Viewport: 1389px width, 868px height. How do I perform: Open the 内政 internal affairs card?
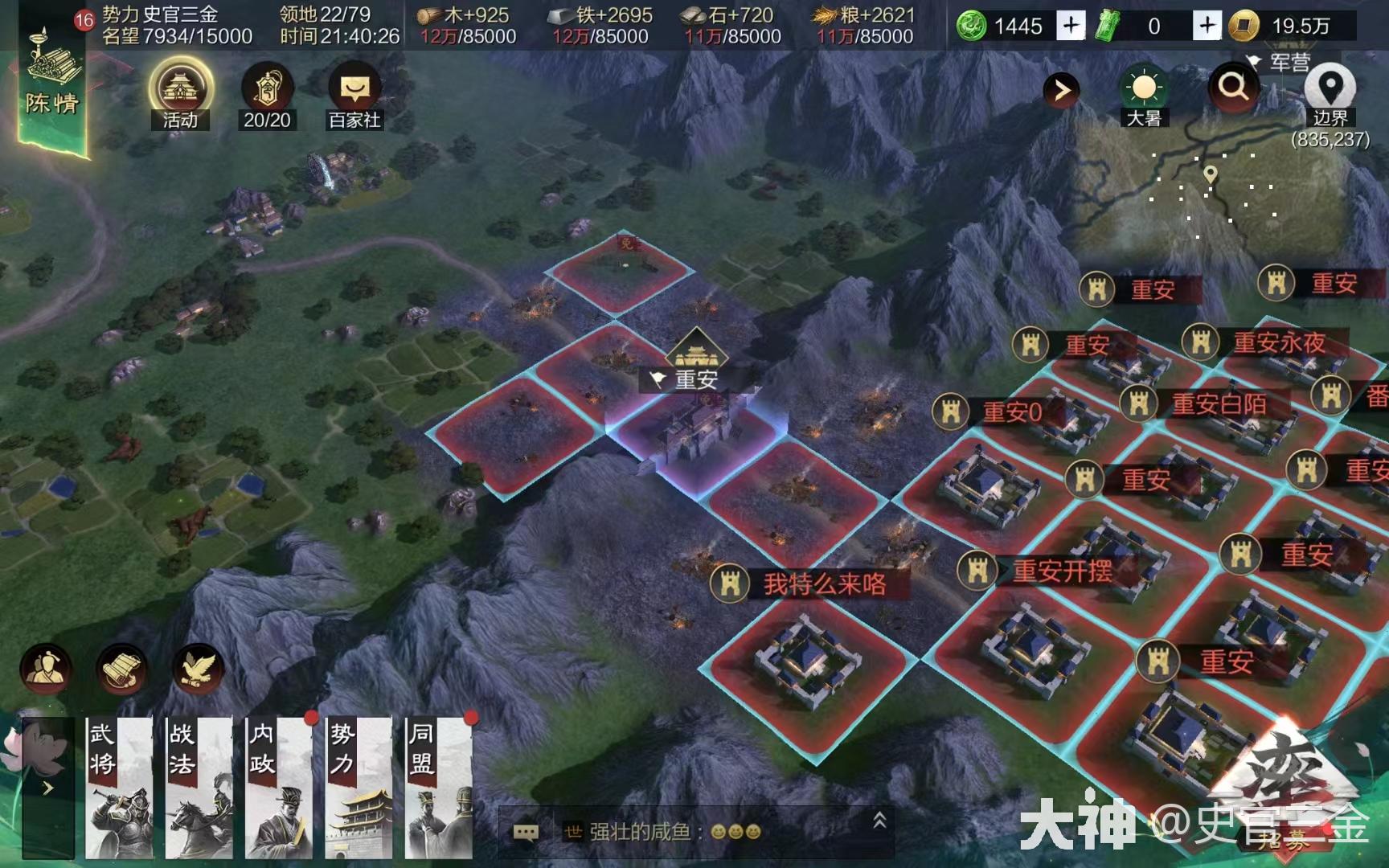(279, 788)
